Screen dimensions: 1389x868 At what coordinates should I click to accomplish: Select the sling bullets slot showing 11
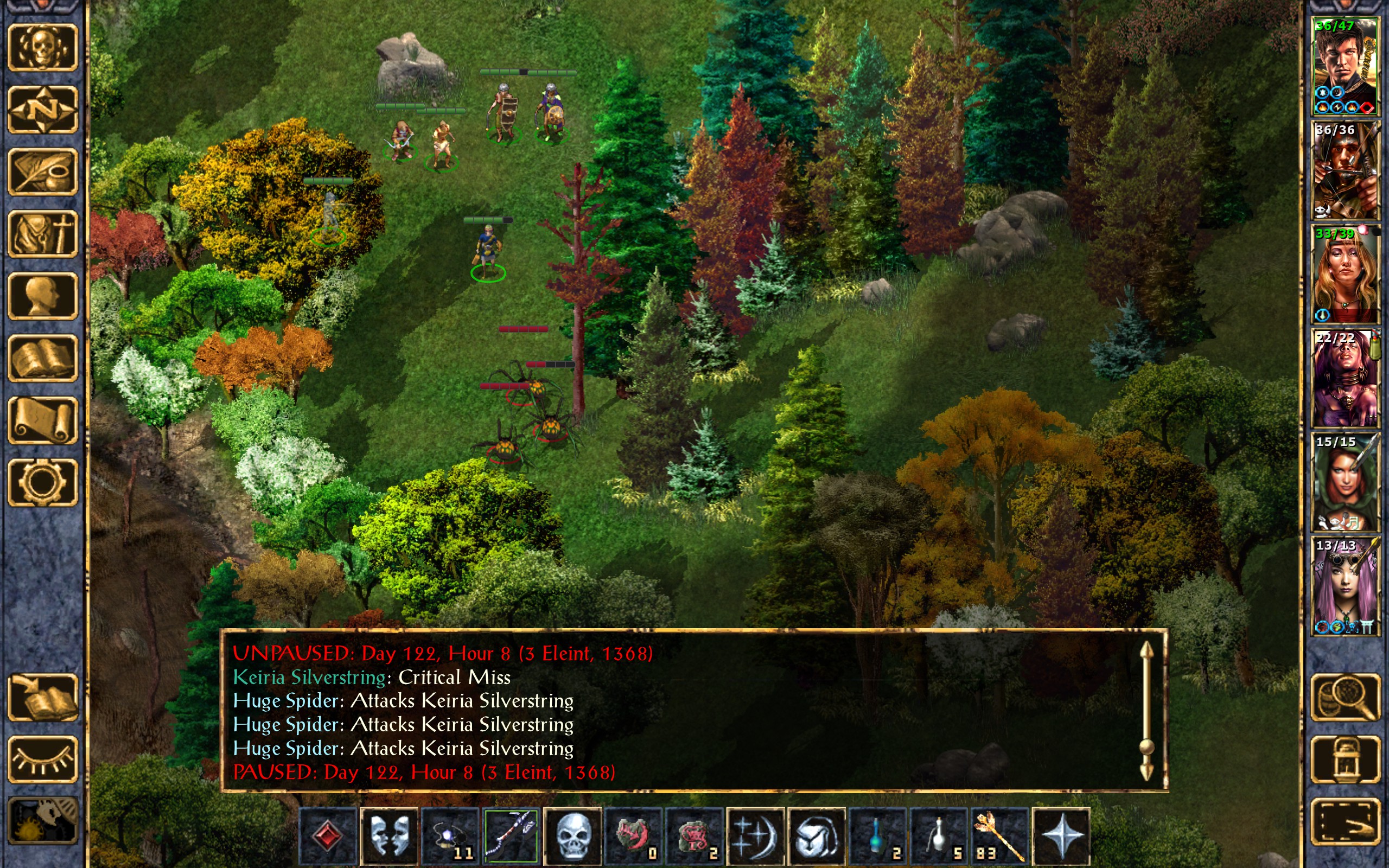point(450,835)
